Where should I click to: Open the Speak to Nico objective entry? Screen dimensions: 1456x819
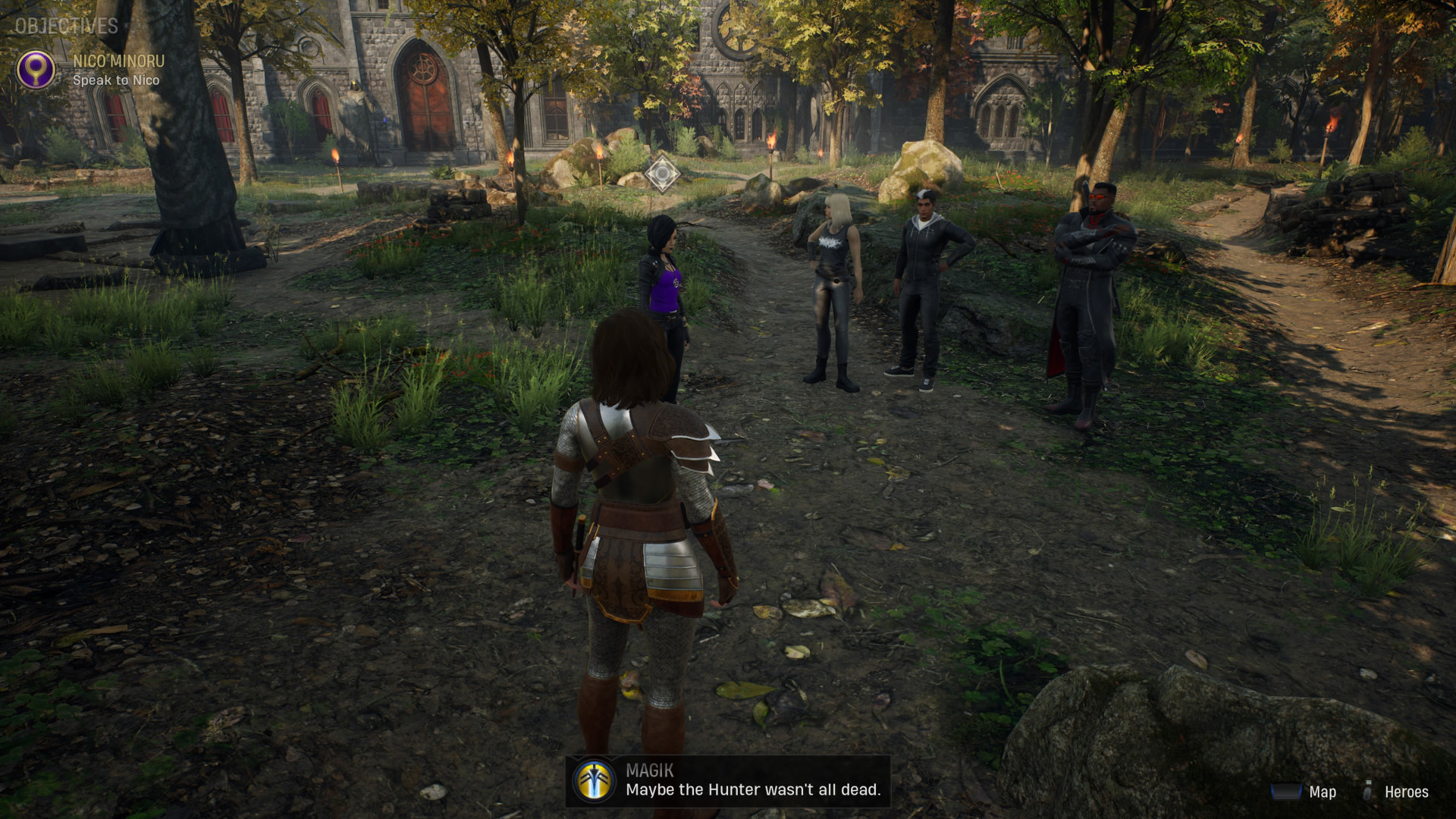click(x=116, y=80)
